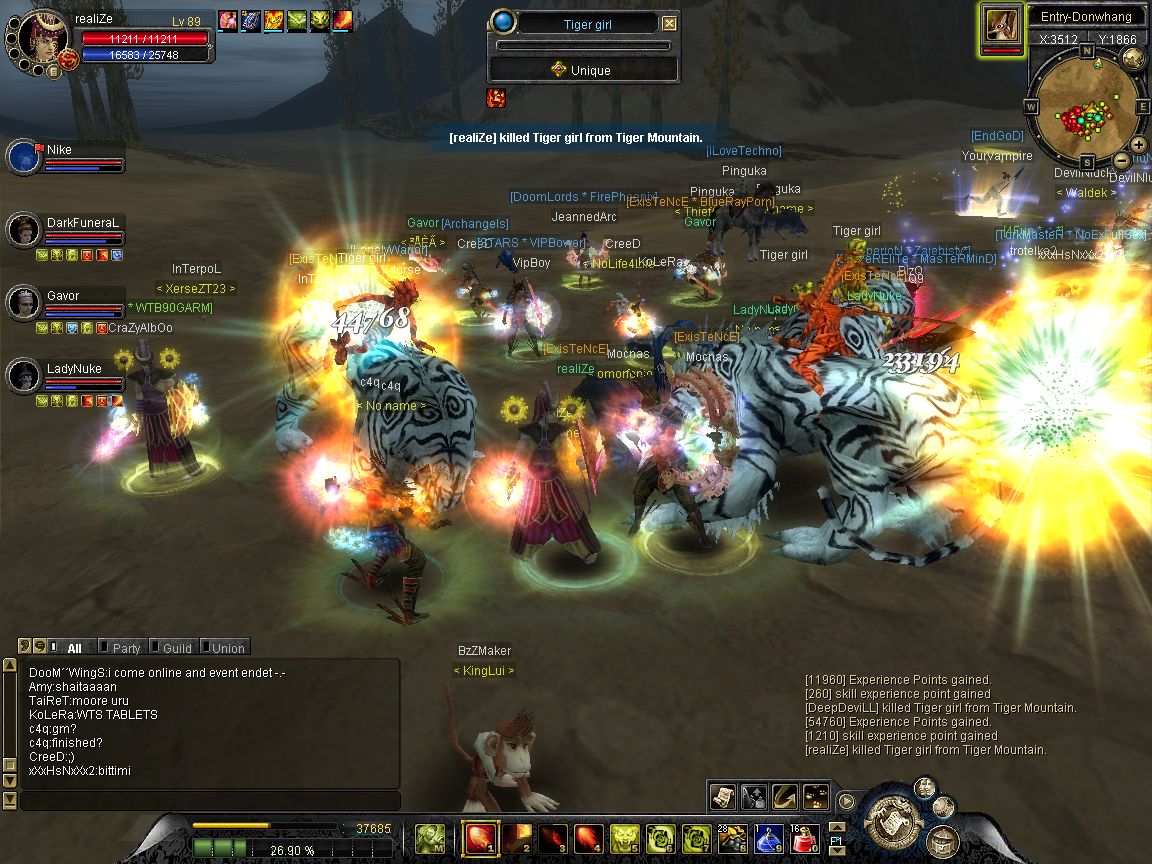Zoom out the minimap with minus button
The height and width of the screenshot is (864, 1152).
tap(1122, 160)
